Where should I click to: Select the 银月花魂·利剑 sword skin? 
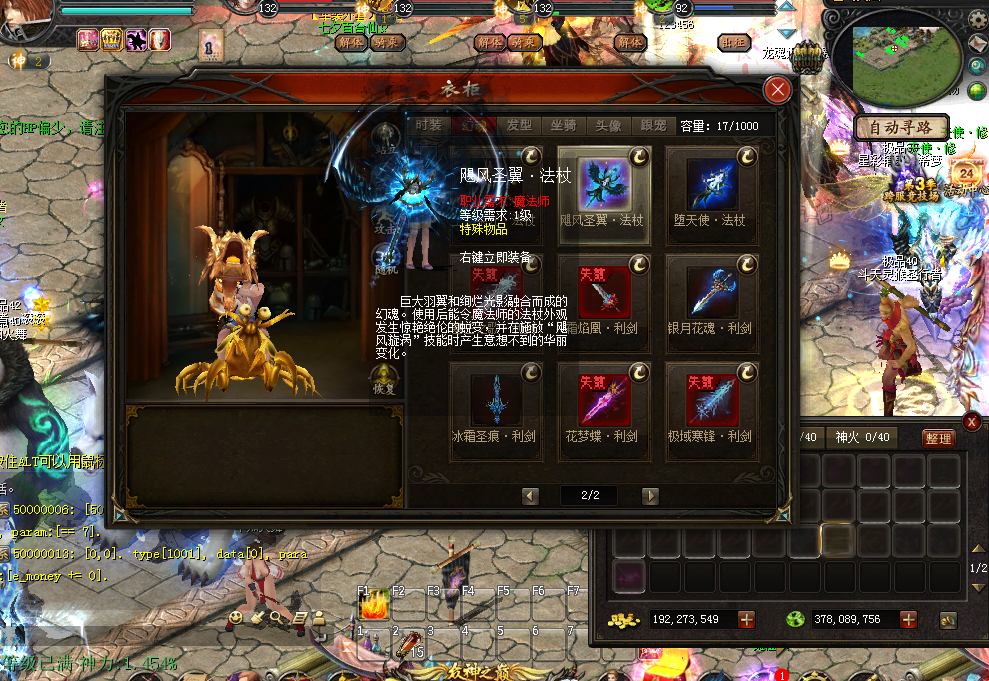[x=712, y=296]
